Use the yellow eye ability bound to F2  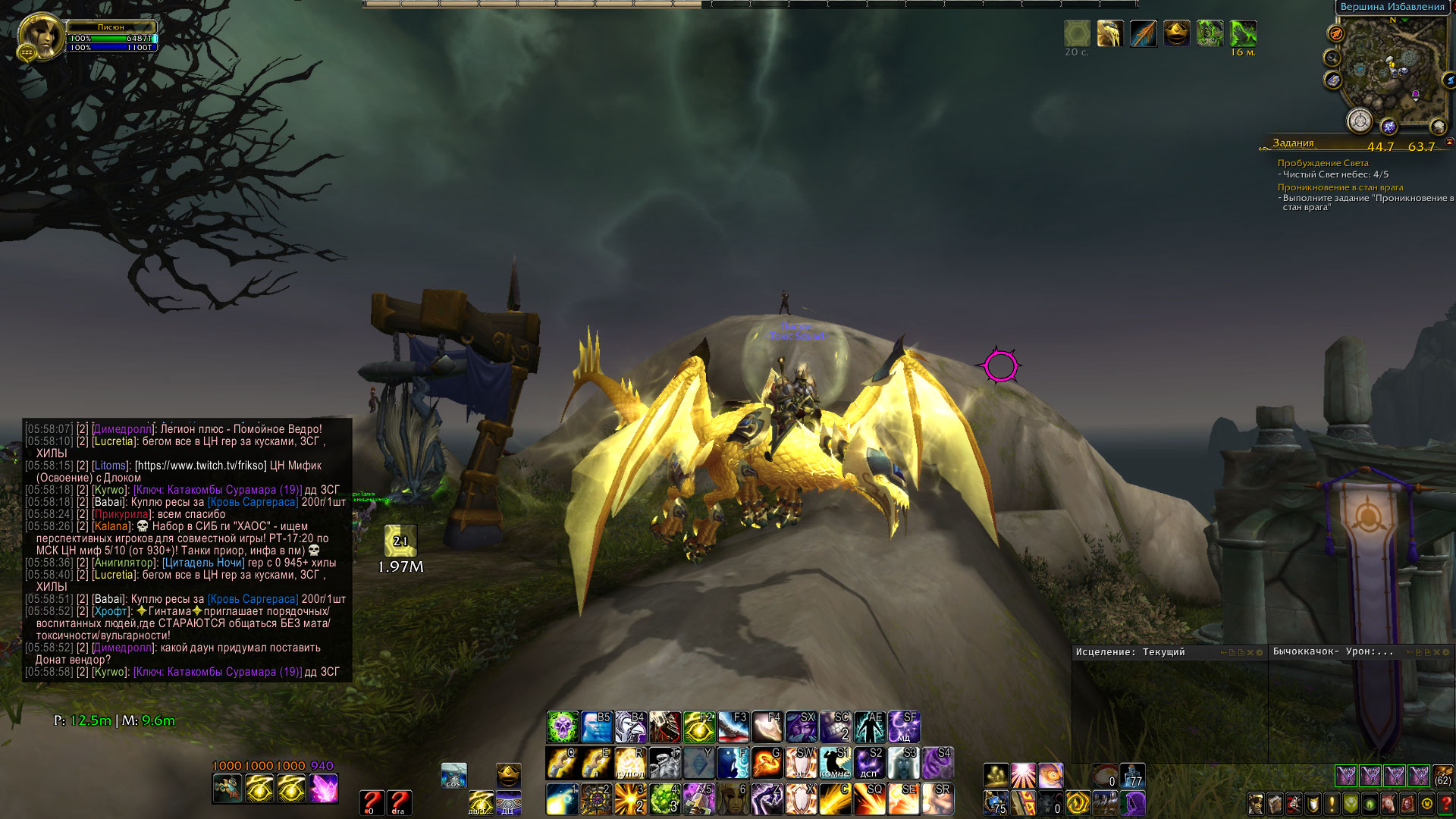[x=698, y=727]
